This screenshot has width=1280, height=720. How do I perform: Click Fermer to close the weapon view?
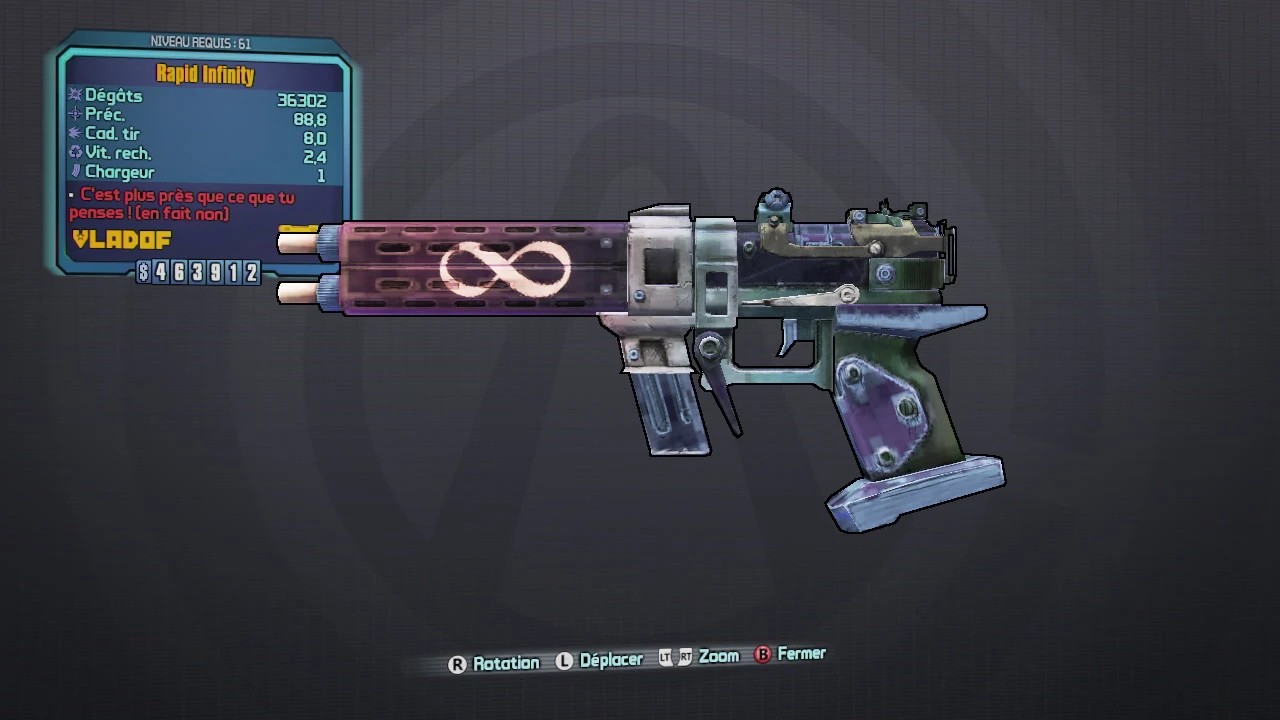click(801, 654)
